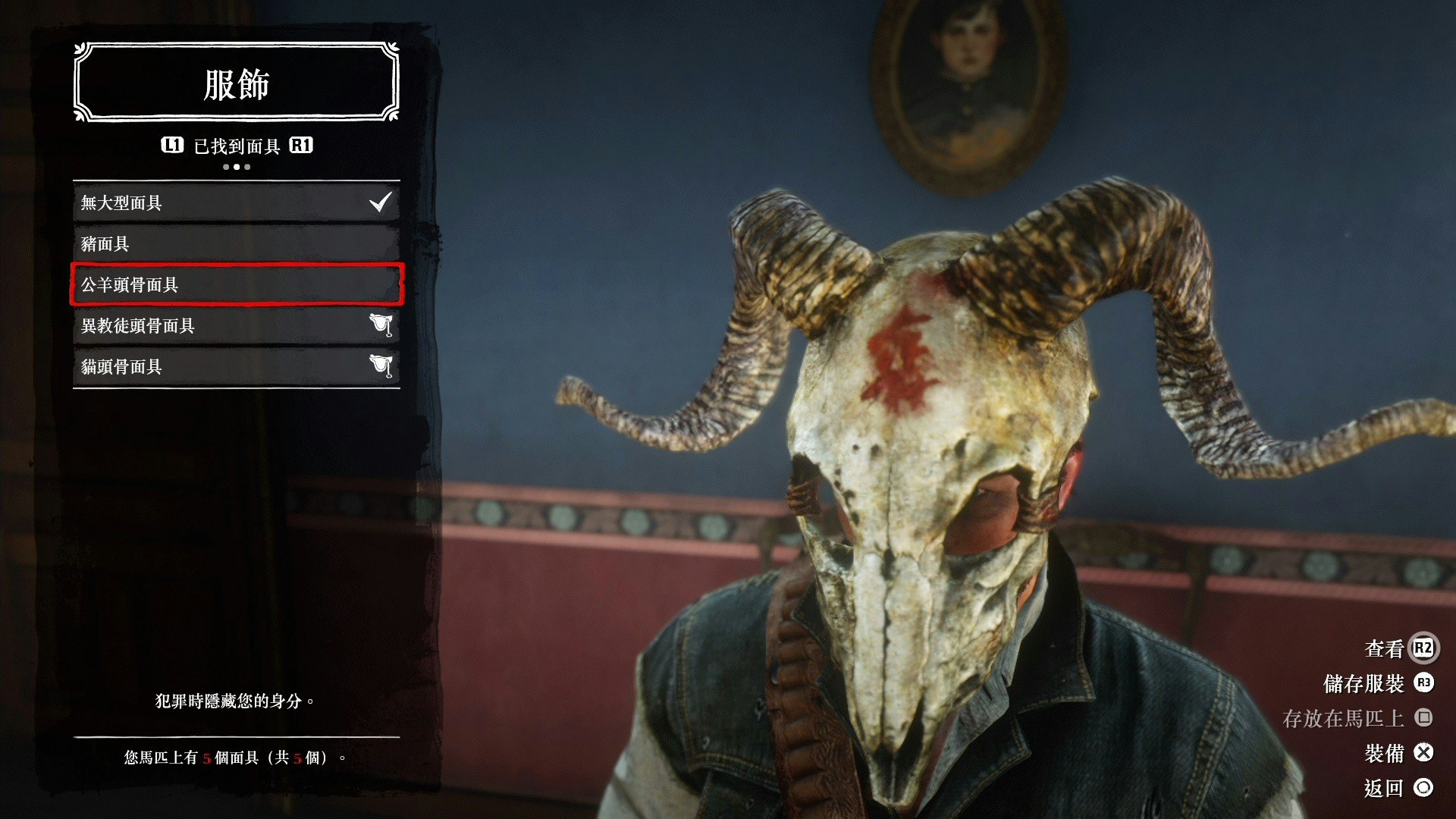Screen dimensions: 1456x819
Task: Choose the 豬面具 pig mask
Action: 236,244
